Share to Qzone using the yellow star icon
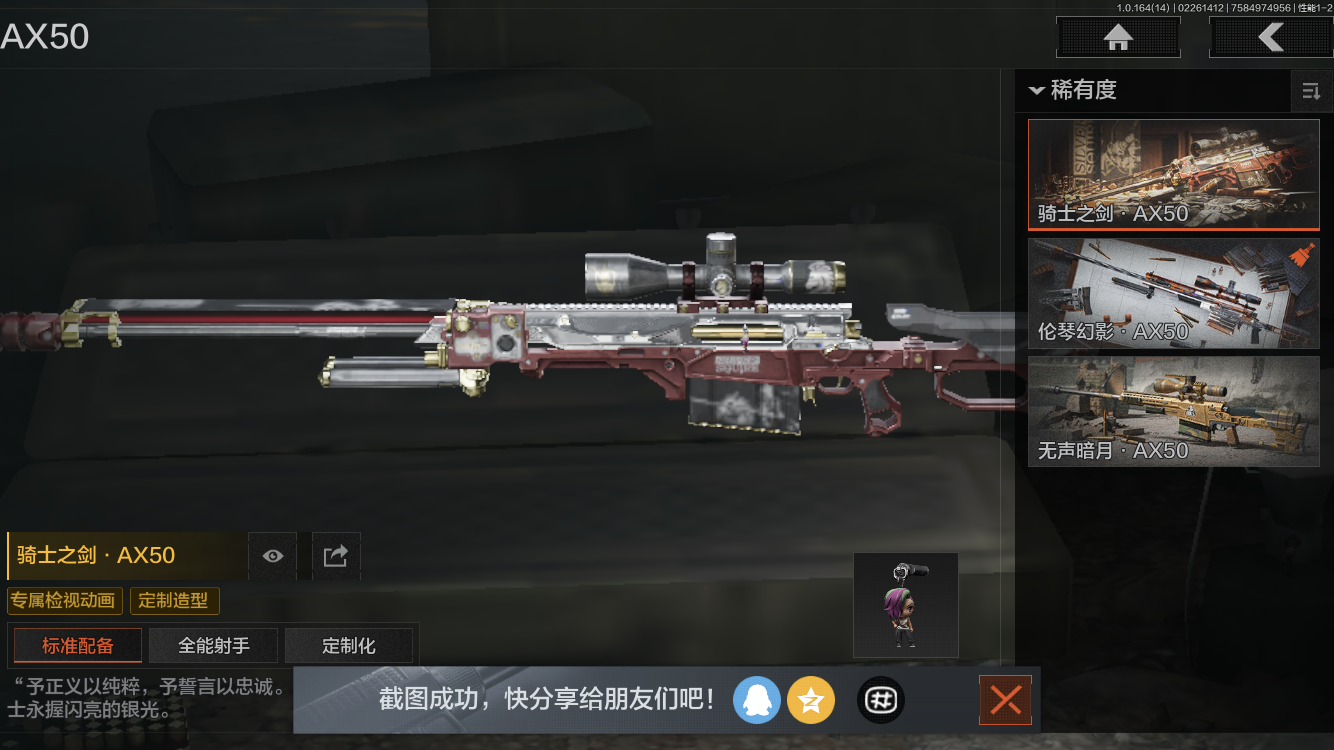Image resolution: width=1334 pixels, height=750 pixels. tap(811, 700)
